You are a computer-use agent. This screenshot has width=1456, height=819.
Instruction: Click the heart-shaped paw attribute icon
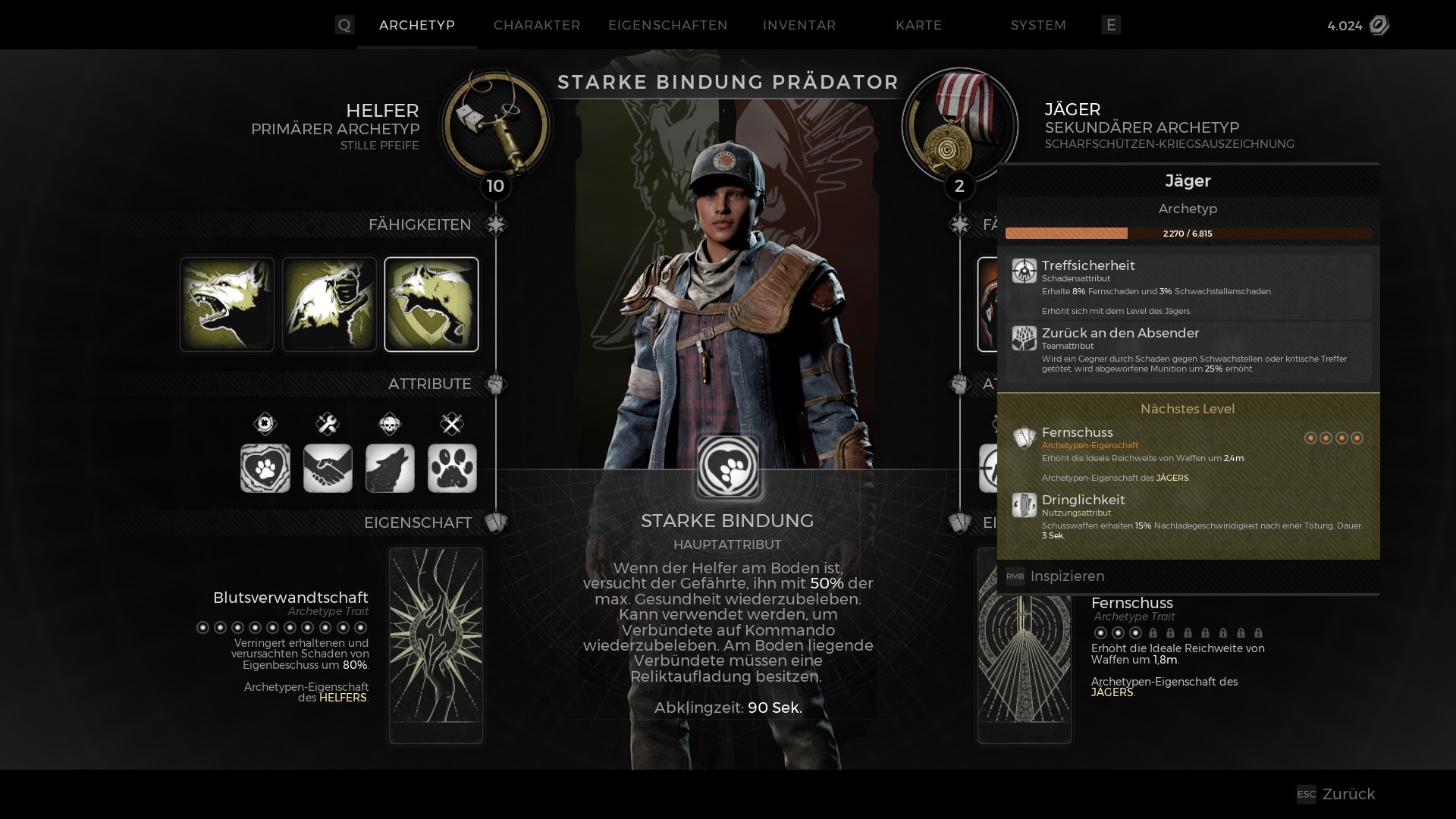[x=265, y=468]
